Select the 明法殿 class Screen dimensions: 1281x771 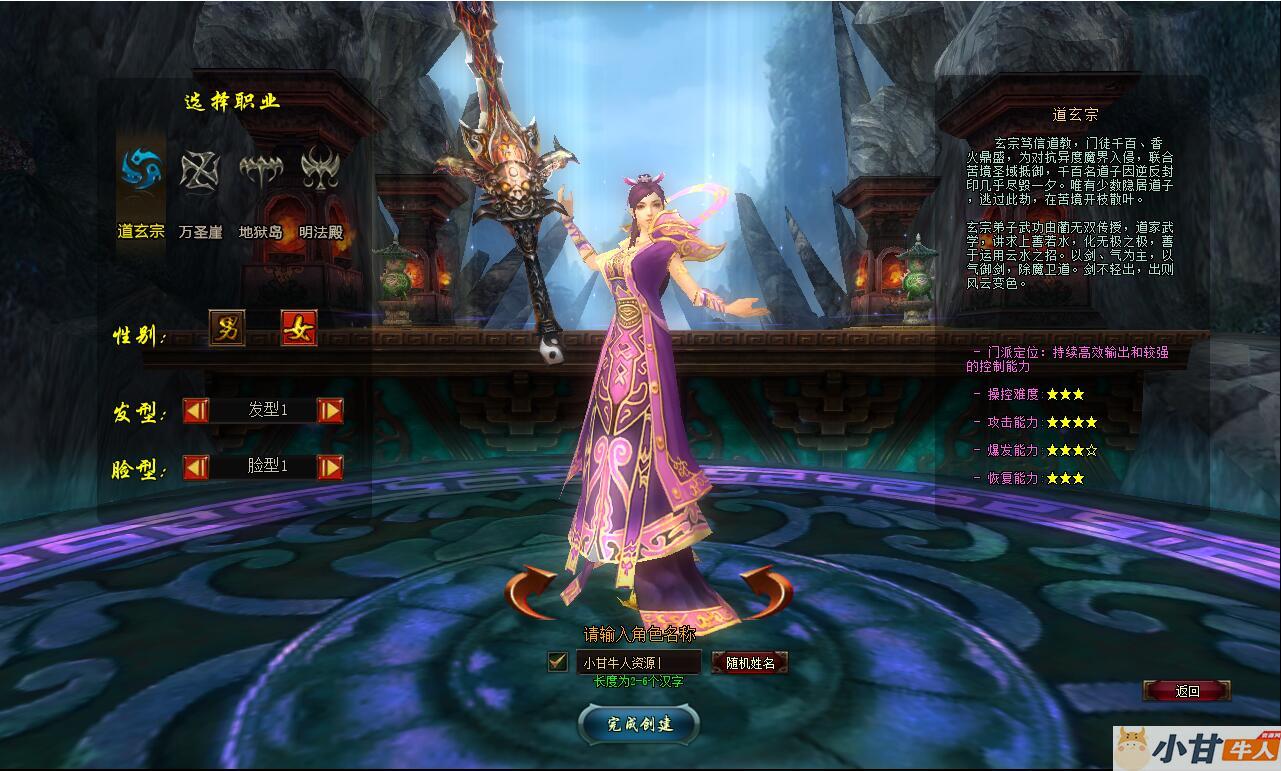click(x=320, y=172)
